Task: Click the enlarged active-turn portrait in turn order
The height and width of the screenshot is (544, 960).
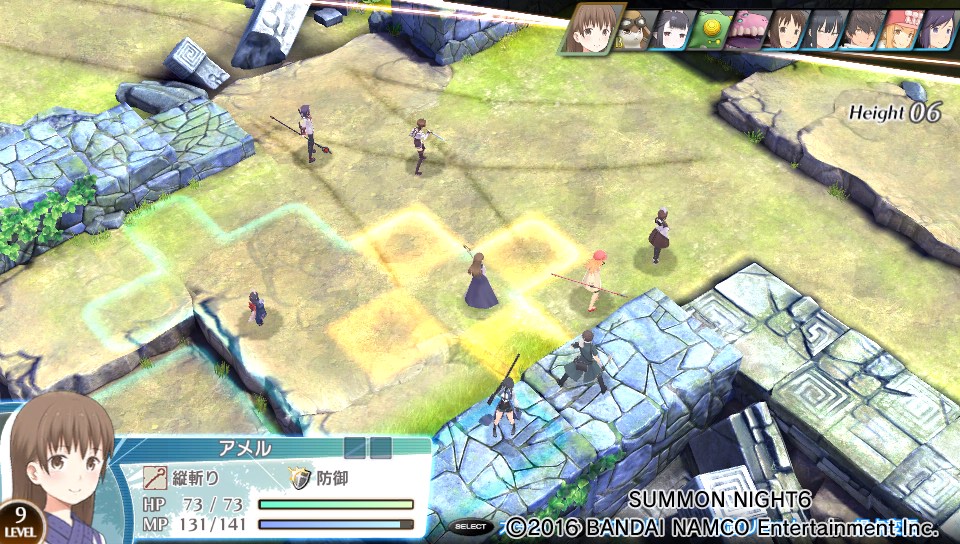Action: click(x=594, y=28)
